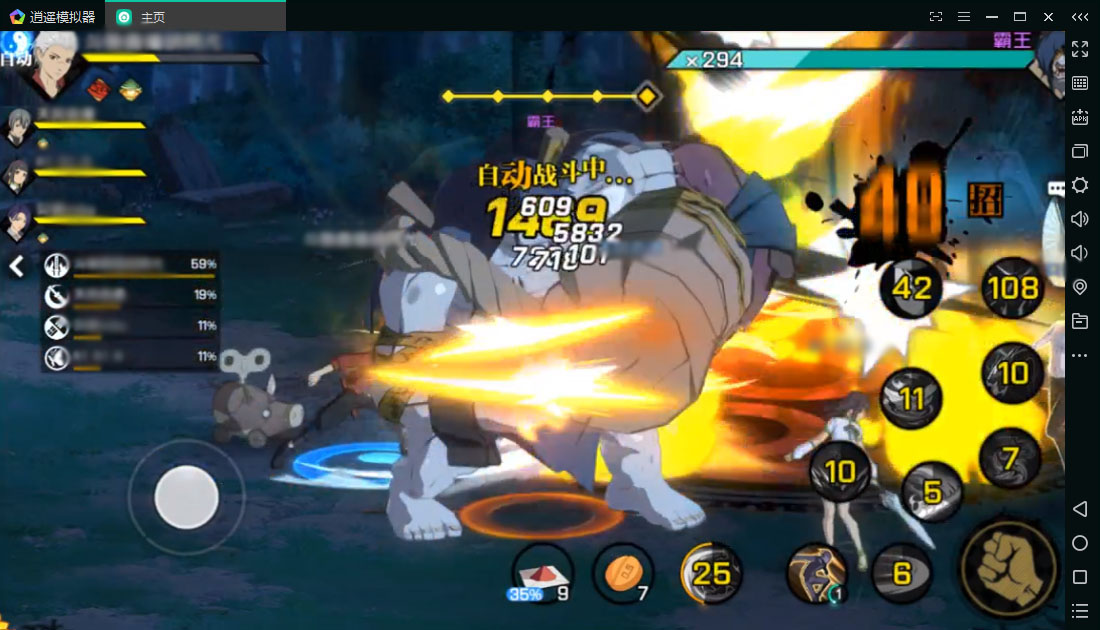The height and width of the screenshot is (630, 1100).
Task: Activate the skill showing cooldown 5
Action: 932,491
